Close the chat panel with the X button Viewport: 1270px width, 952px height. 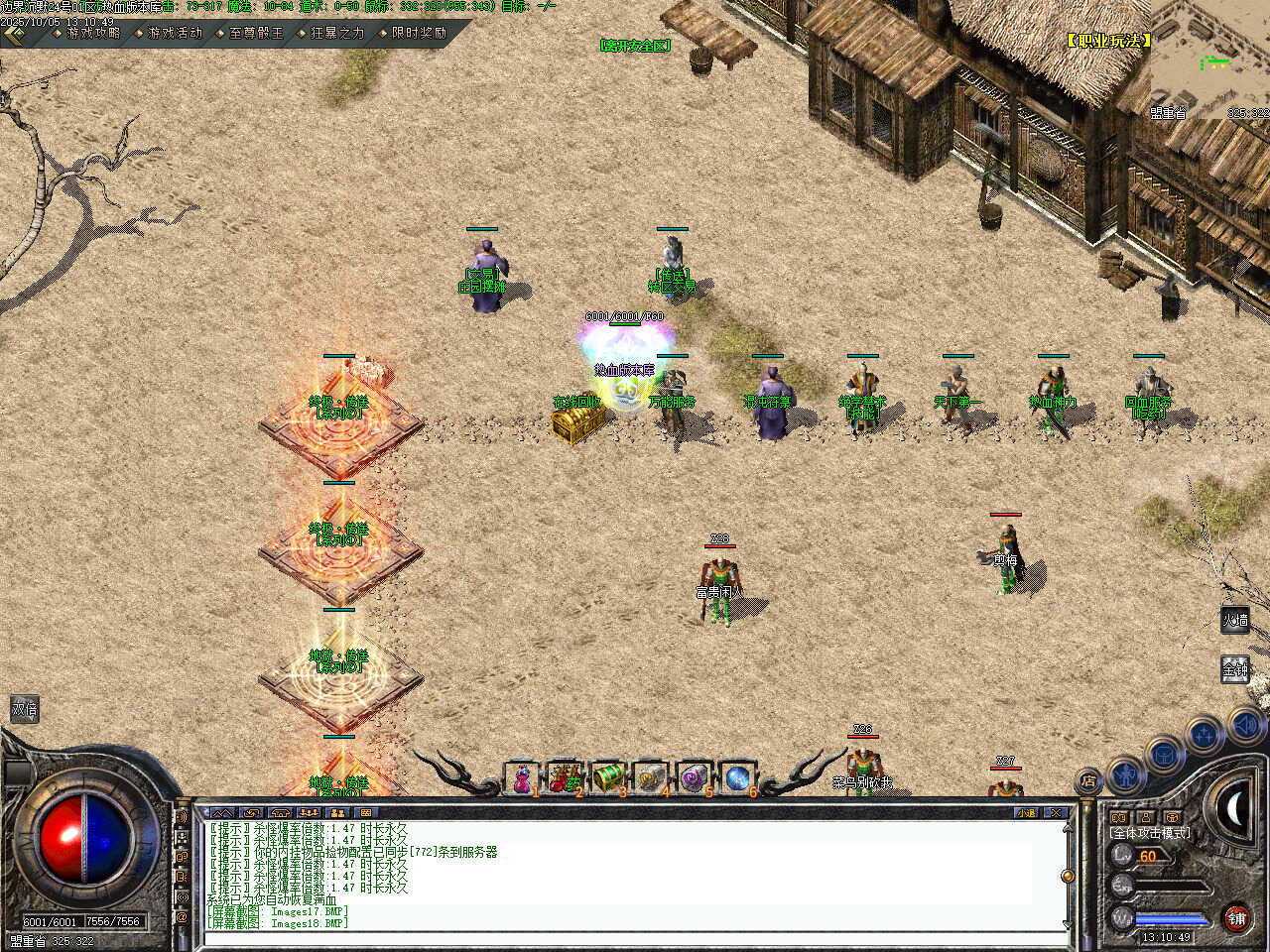[x=1056, y=812]
